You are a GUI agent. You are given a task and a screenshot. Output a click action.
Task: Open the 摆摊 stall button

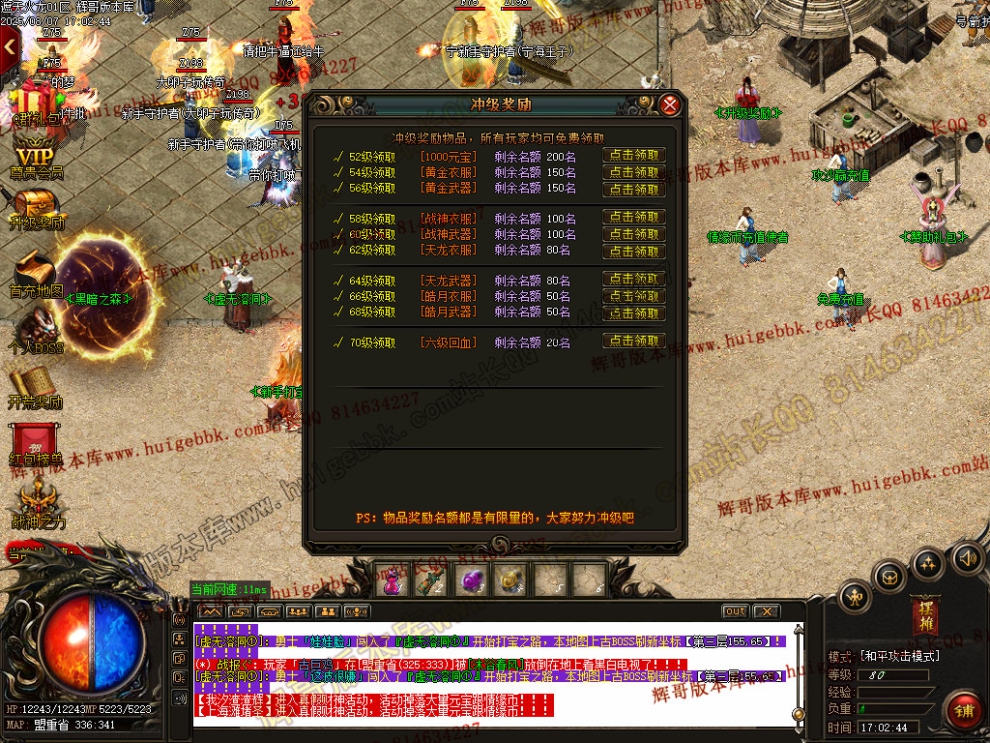pos(924,614)
